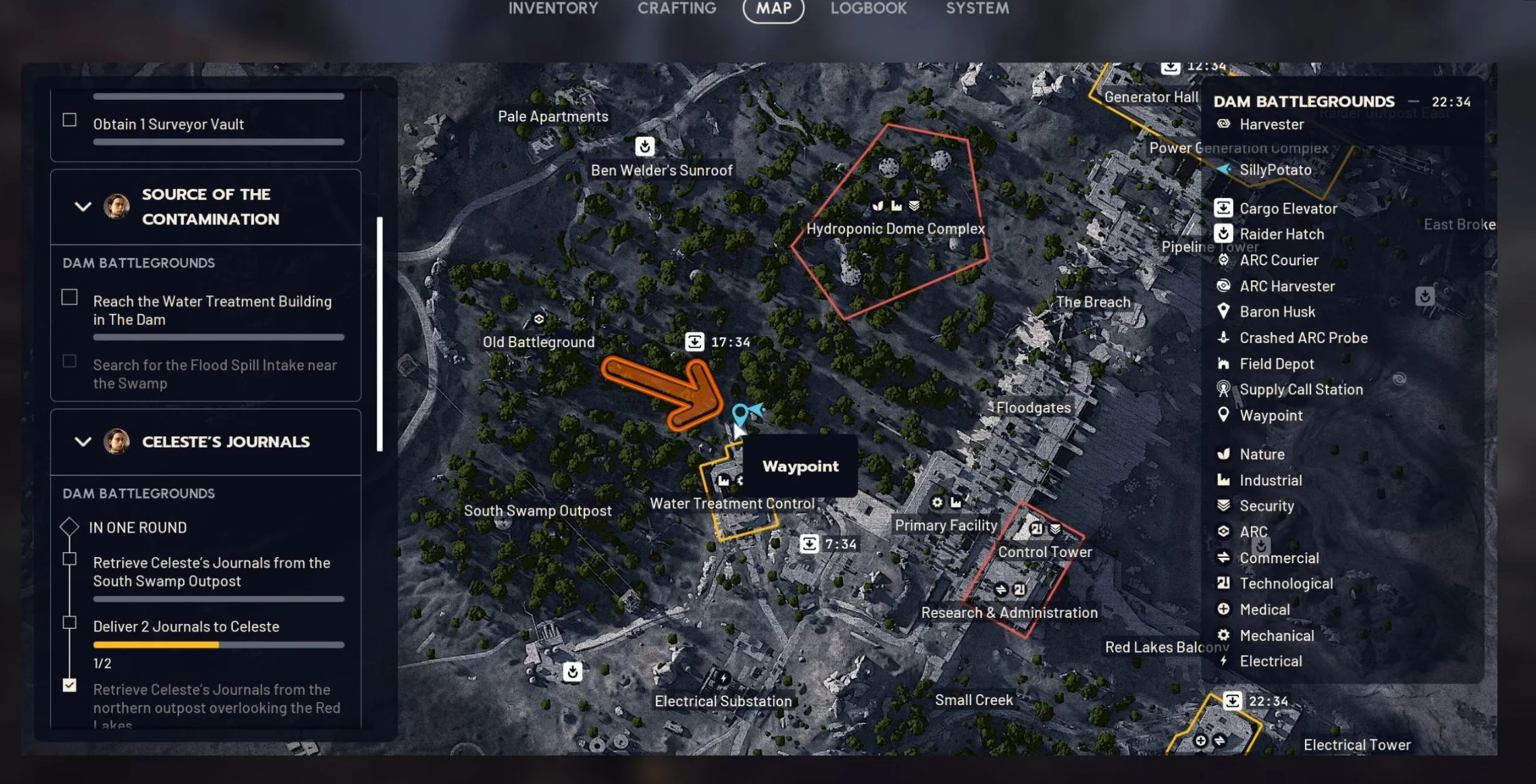This screenshot has width=1536, height=784.
Task: Pick the Field Depot legend entry
Action: (1276, 364)
